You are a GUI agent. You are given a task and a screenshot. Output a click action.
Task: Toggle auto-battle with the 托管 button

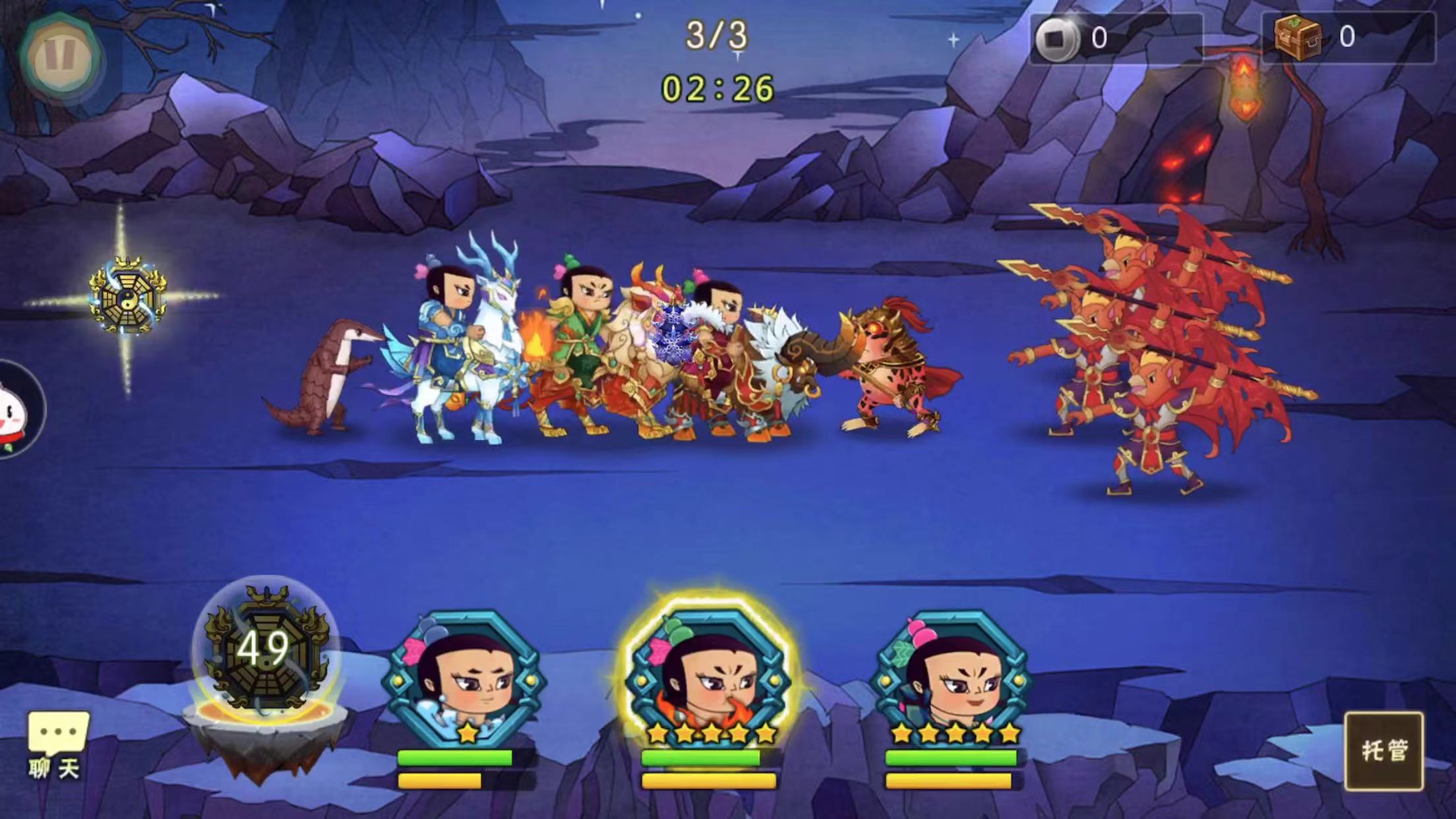1383,750
